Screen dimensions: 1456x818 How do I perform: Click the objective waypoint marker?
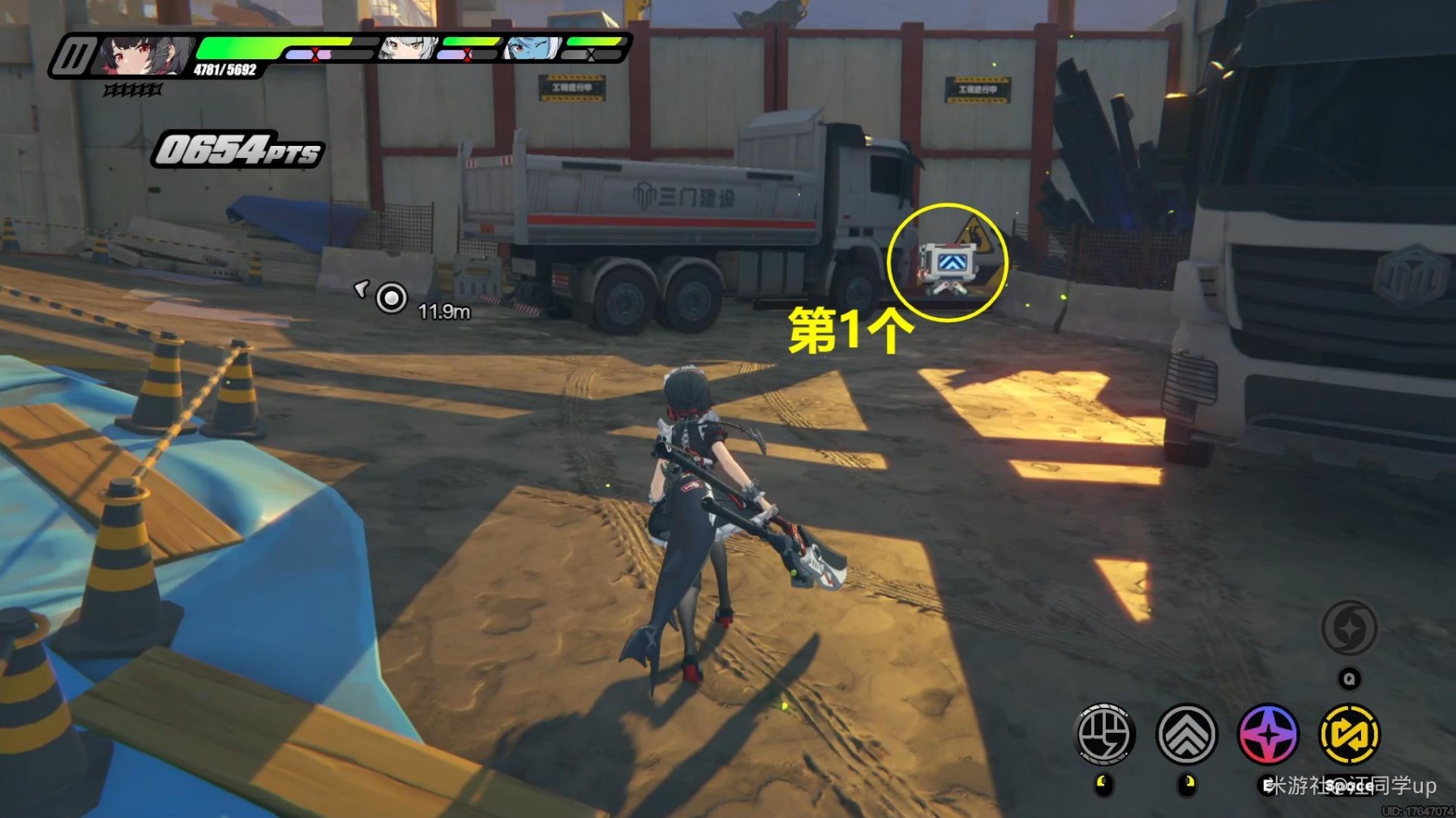coord(392,298)
